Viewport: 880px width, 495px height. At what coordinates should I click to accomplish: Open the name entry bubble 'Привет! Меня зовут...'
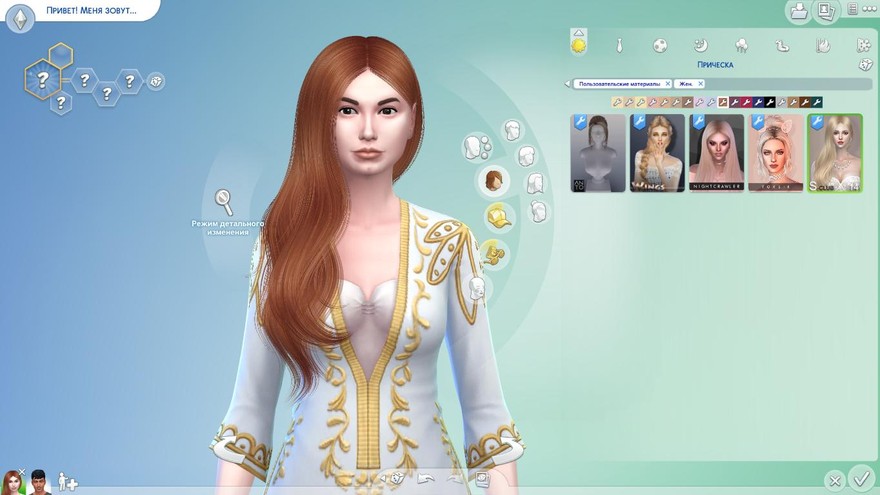pyautogui.click(x=88, y=11)
